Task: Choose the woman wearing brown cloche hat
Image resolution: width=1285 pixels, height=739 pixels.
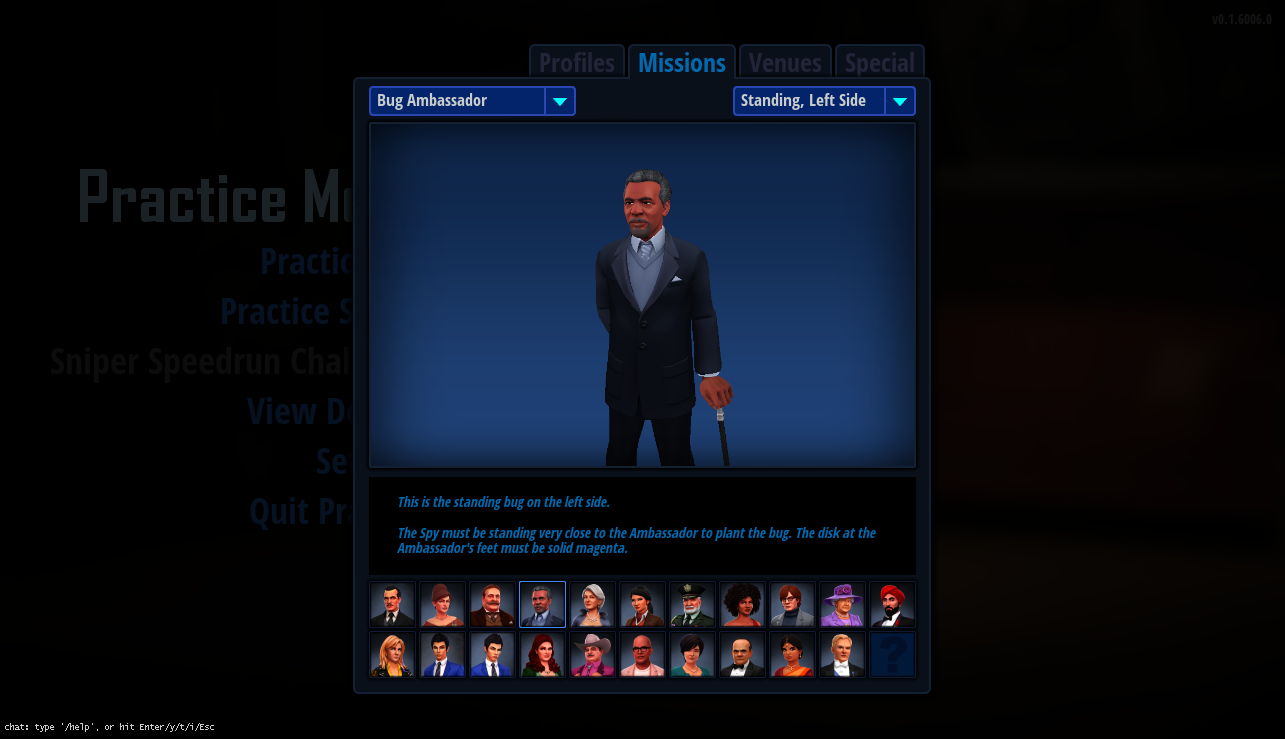Action: (x=442, y=605)
